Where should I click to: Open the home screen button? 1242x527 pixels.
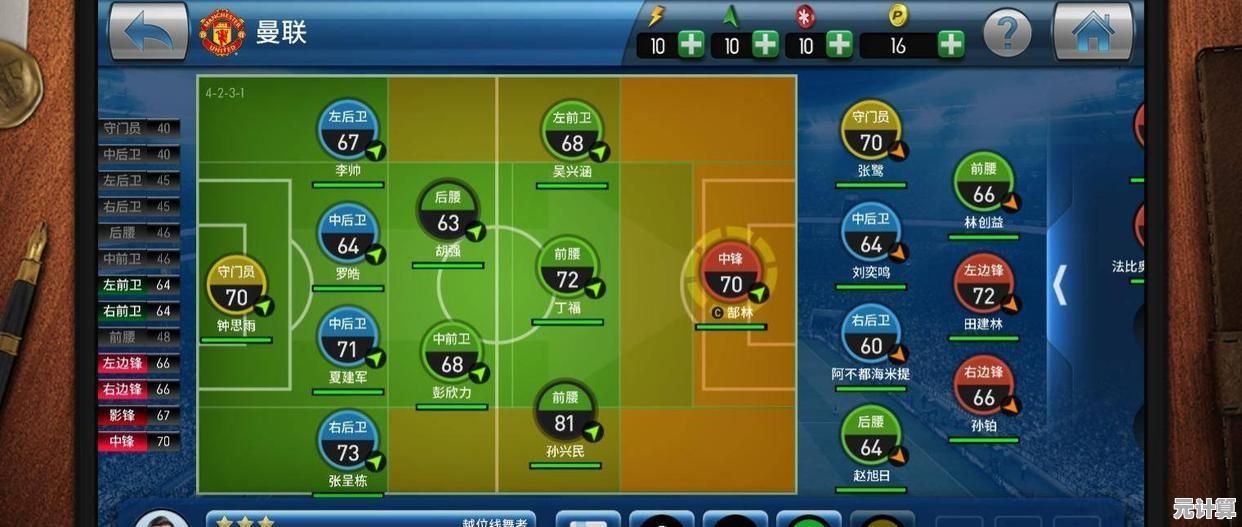[x=1092, y=32]
